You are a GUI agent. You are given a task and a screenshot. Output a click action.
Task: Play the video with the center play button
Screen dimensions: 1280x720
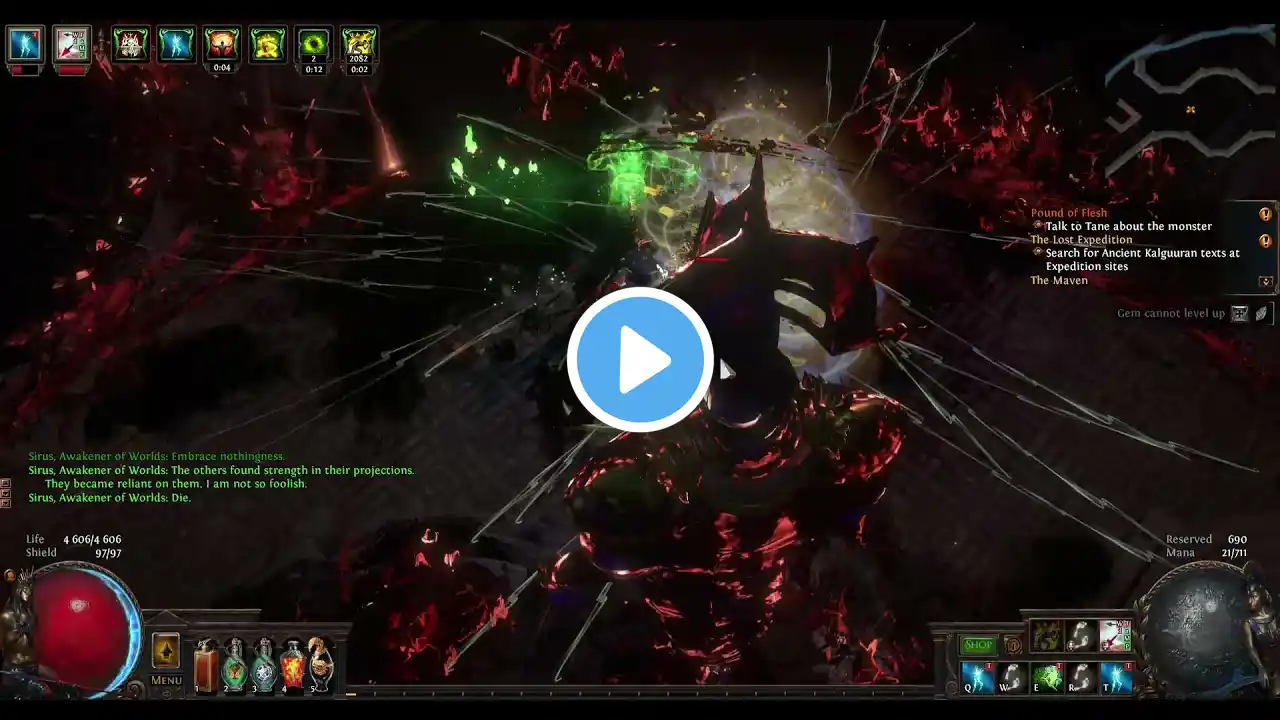tap(640, 360)
